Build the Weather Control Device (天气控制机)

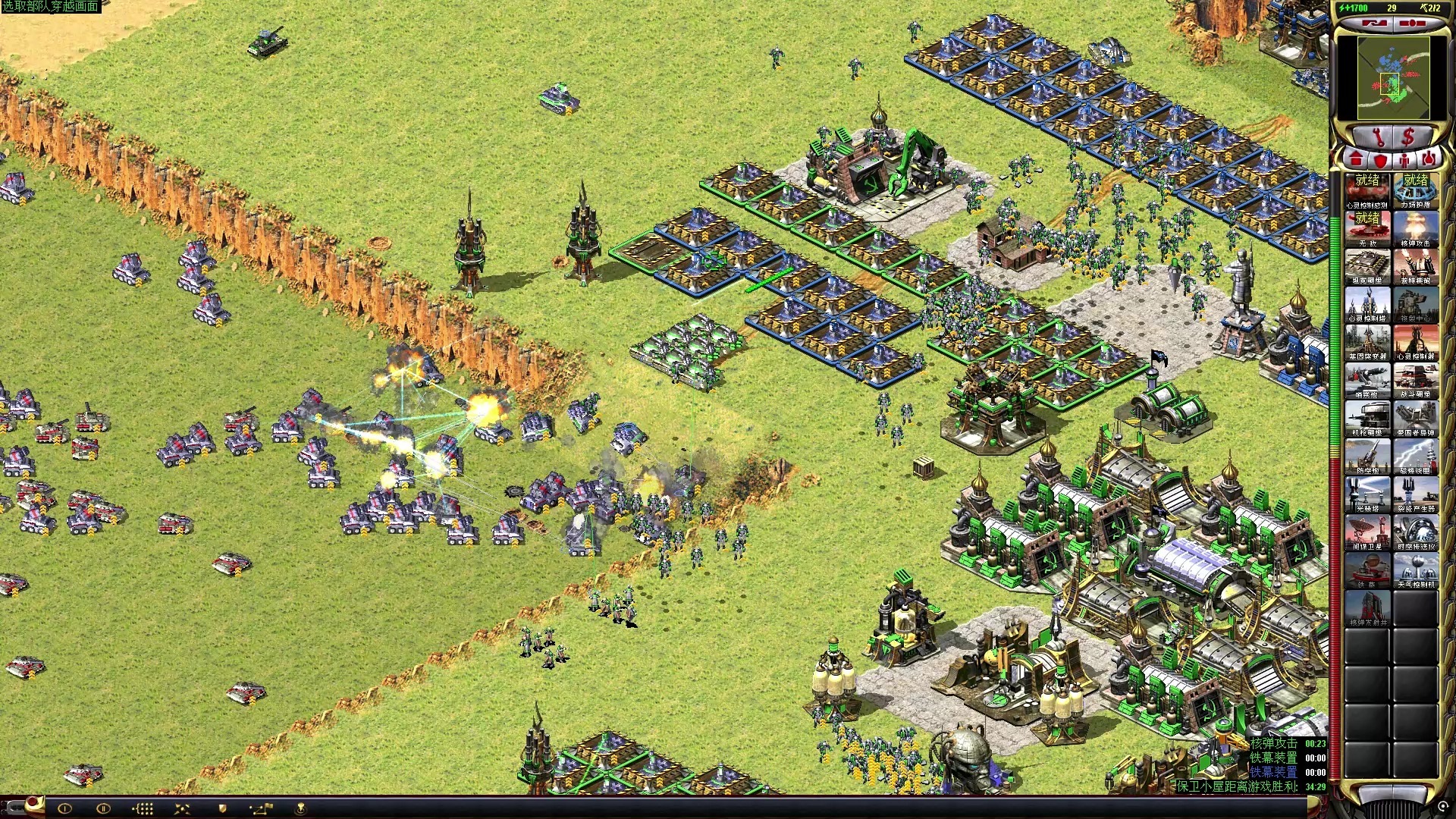[1415, 570]
